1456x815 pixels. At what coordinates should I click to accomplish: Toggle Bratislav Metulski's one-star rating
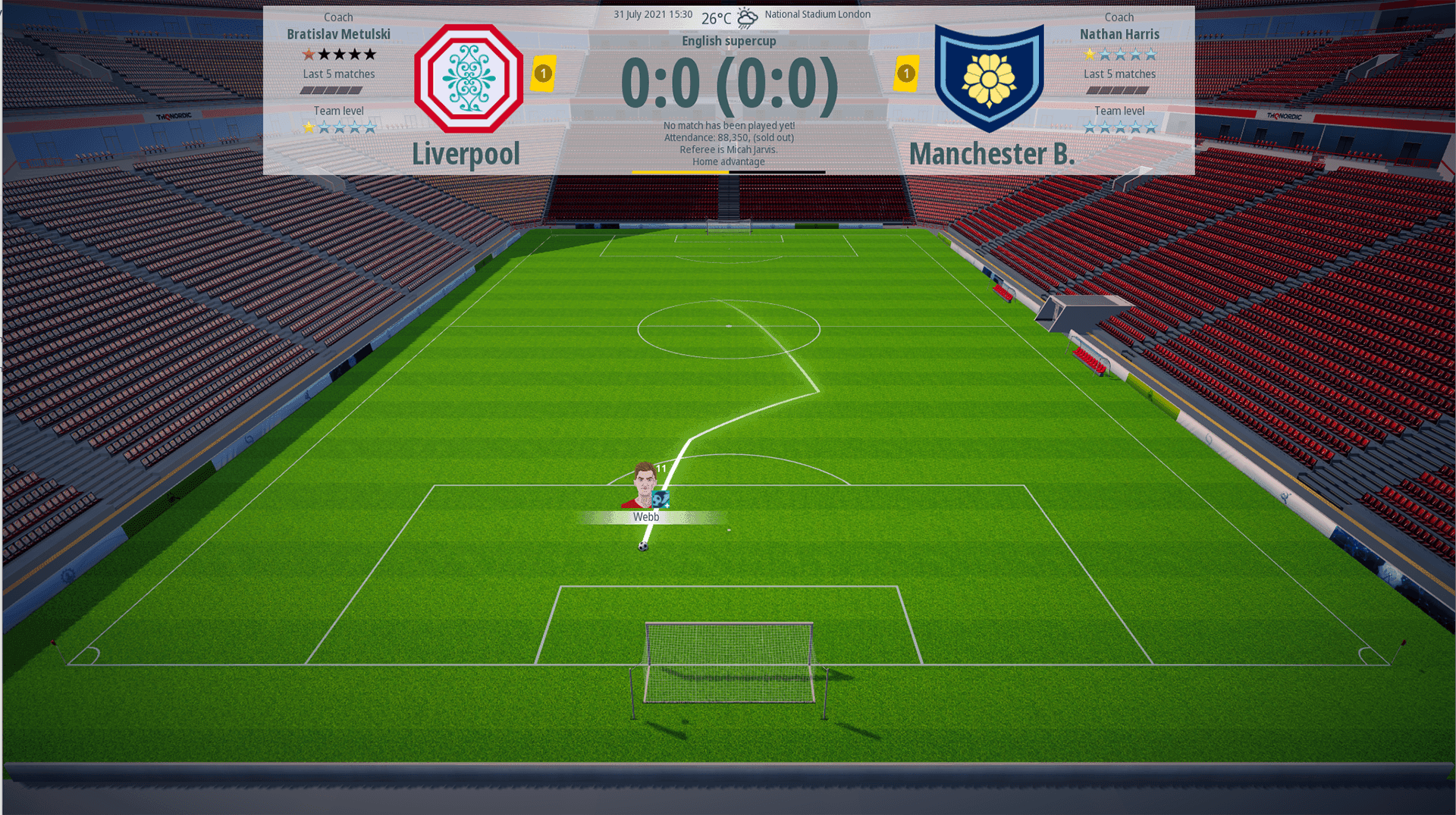309,54
